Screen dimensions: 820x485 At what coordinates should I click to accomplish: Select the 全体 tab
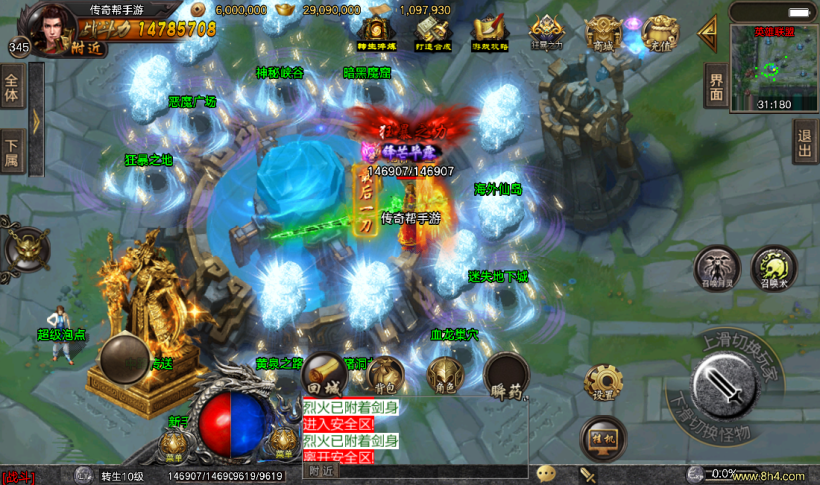pyautogui.click(x=12, y=89)
